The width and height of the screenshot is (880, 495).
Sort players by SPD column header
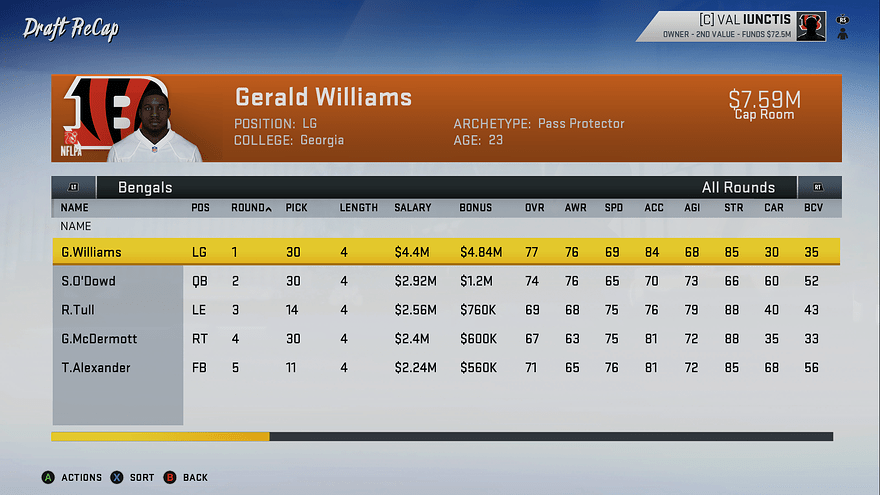click(612, 208)
